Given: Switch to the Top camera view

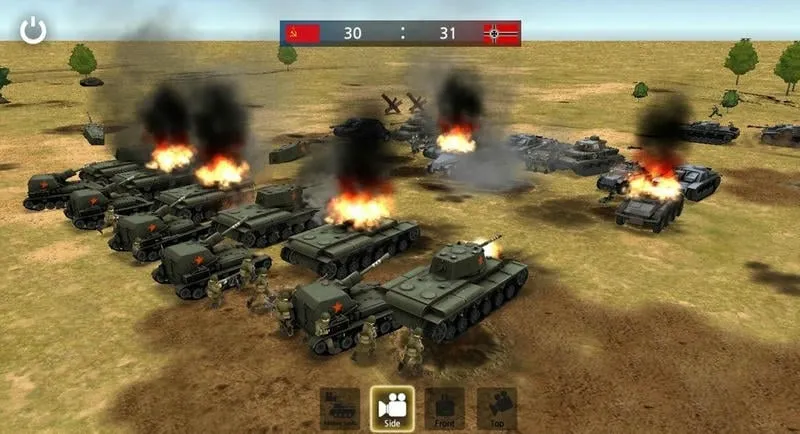Looking at the screenshot, I should (x=497, y=408).
